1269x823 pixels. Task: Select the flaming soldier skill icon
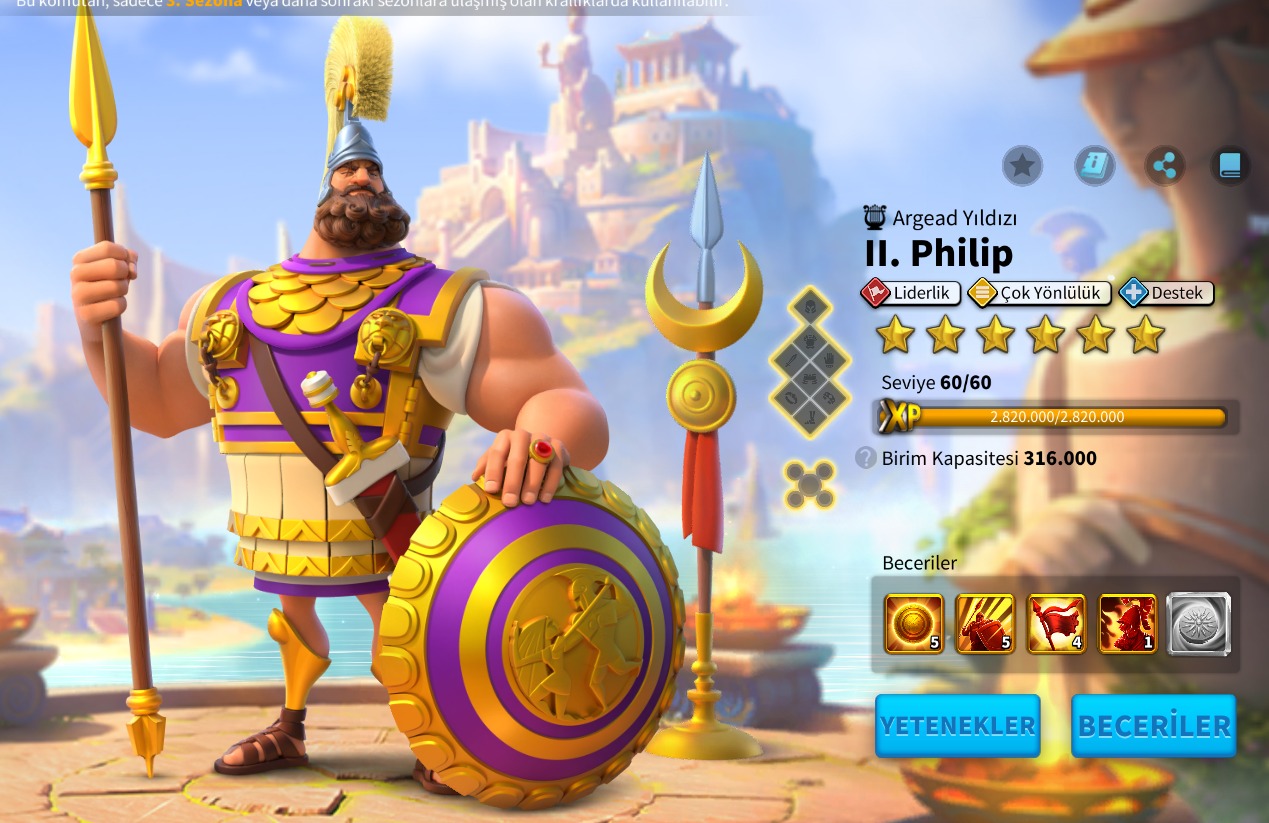[1127, 624]
